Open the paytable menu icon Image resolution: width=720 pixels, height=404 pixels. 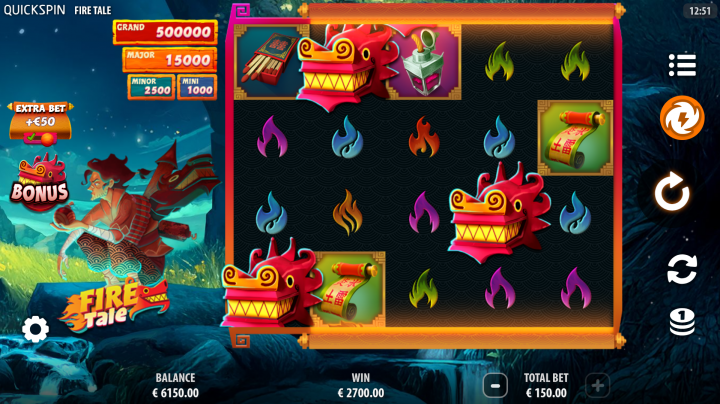(682, 65)
